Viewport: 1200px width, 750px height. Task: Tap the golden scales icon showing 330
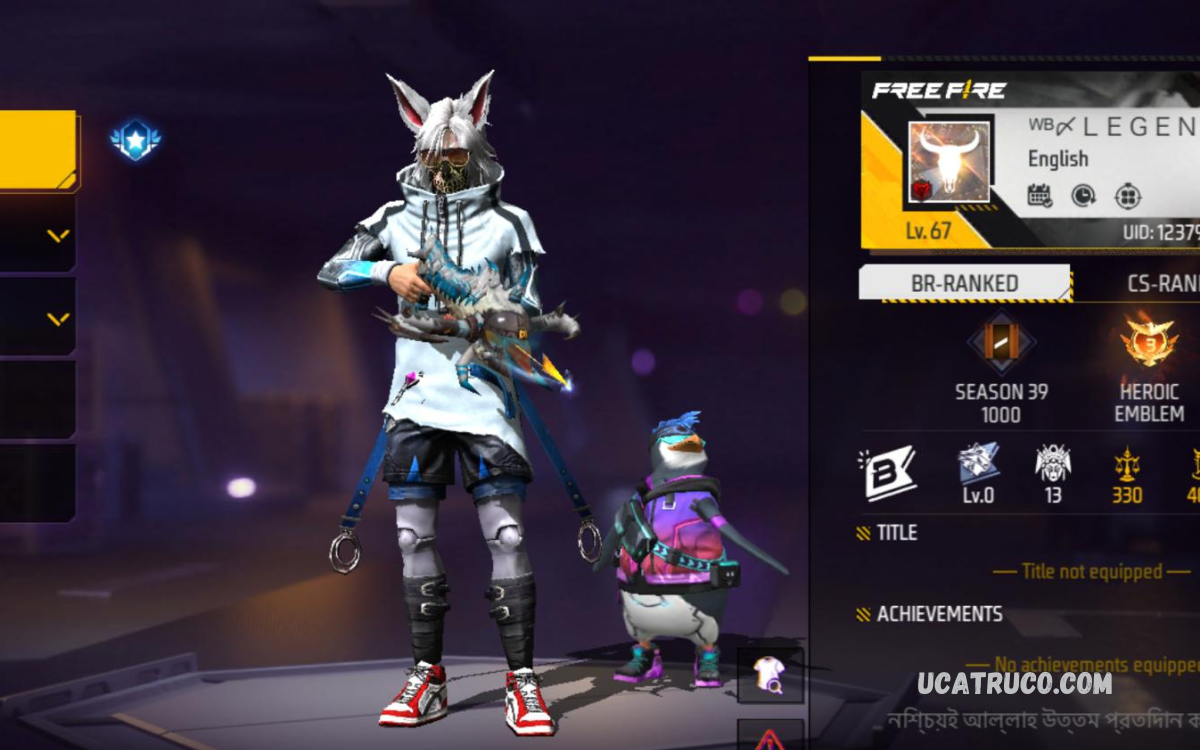1127,465
